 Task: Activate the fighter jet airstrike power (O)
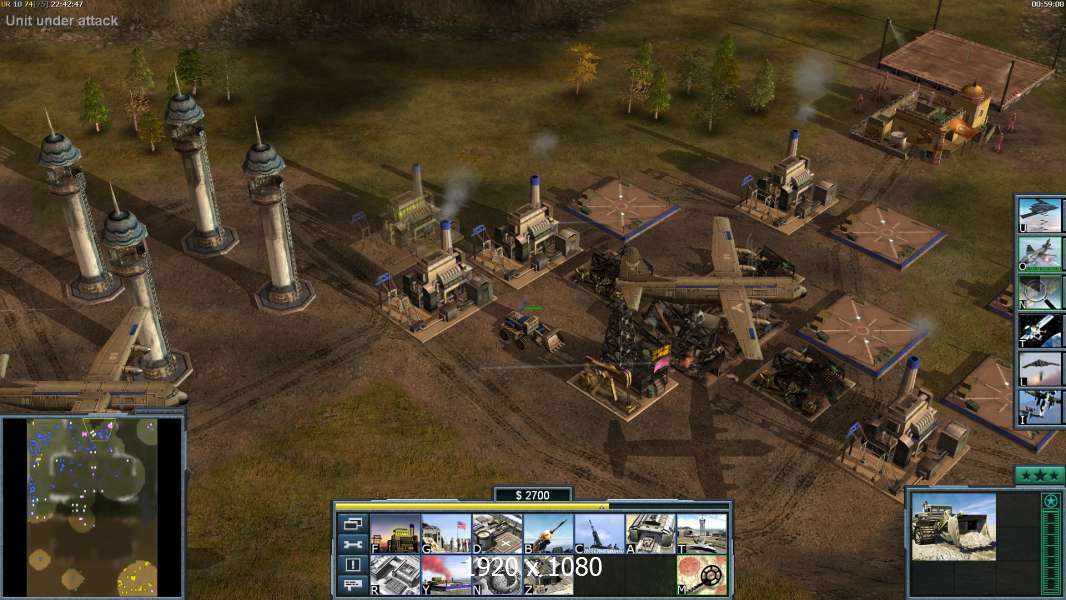point(1040,254)
